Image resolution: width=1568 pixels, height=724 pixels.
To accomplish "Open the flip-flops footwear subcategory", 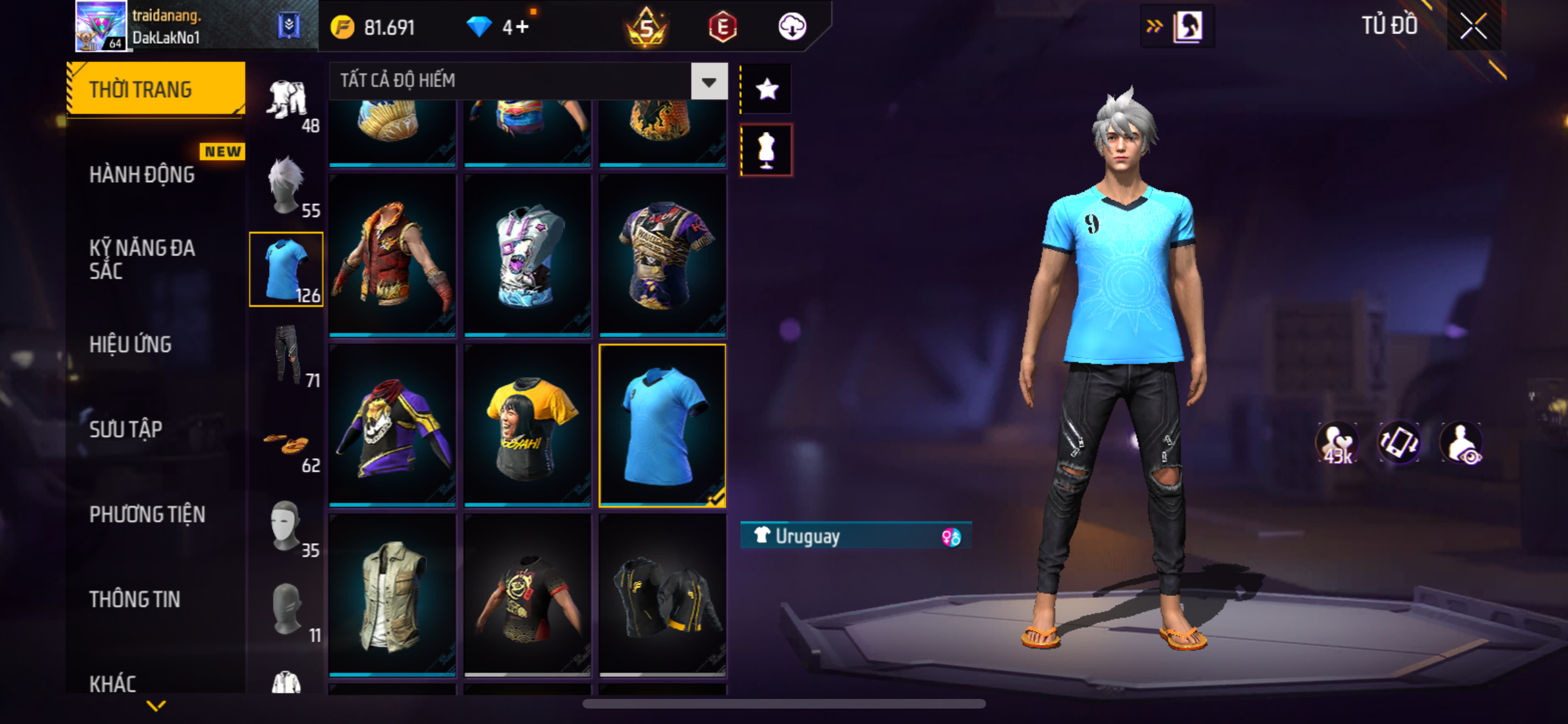I will [287, 443].
